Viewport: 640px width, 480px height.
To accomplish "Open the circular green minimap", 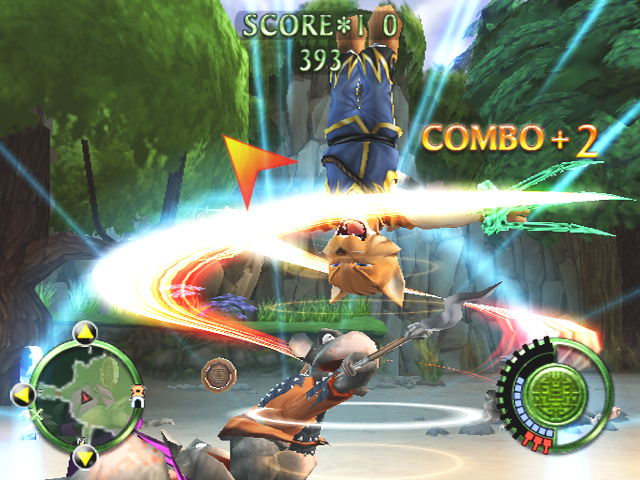I will coord(85,394).
